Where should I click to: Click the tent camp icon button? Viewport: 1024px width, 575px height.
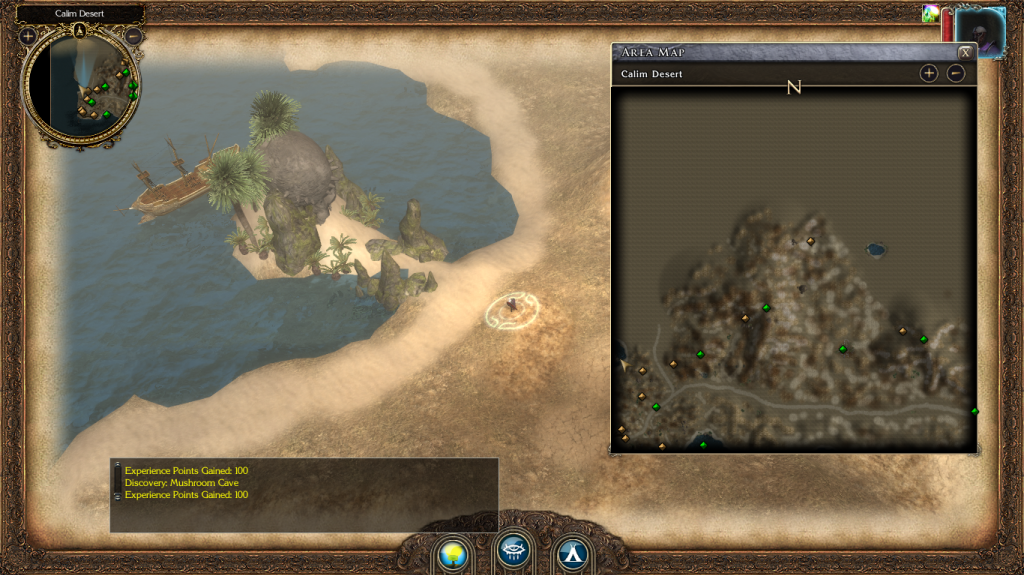tap(571, 552)
